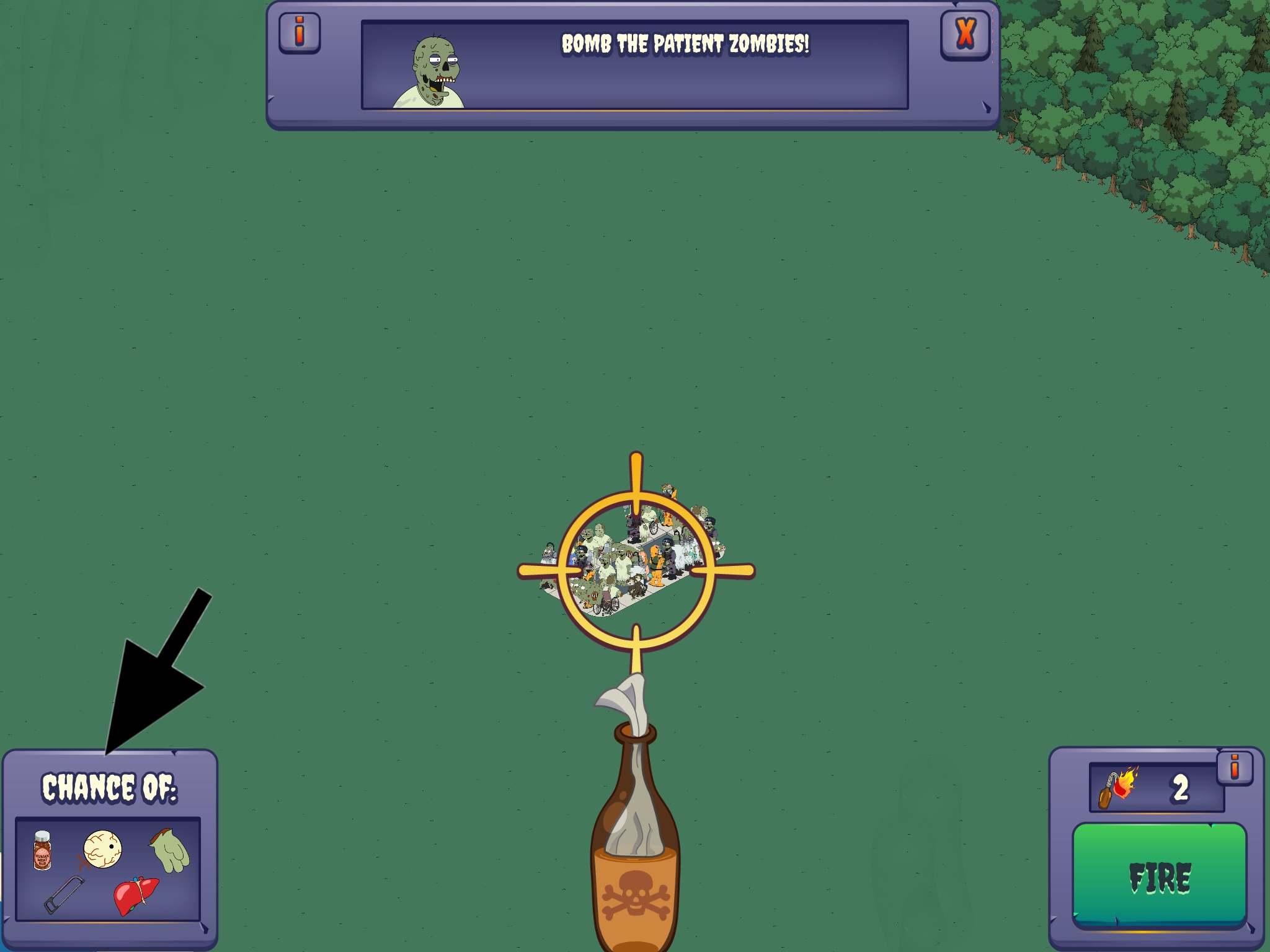1270x952 pixels.
Task: Tap the human meat rub jar icon
Action: [x=42, y=850]
